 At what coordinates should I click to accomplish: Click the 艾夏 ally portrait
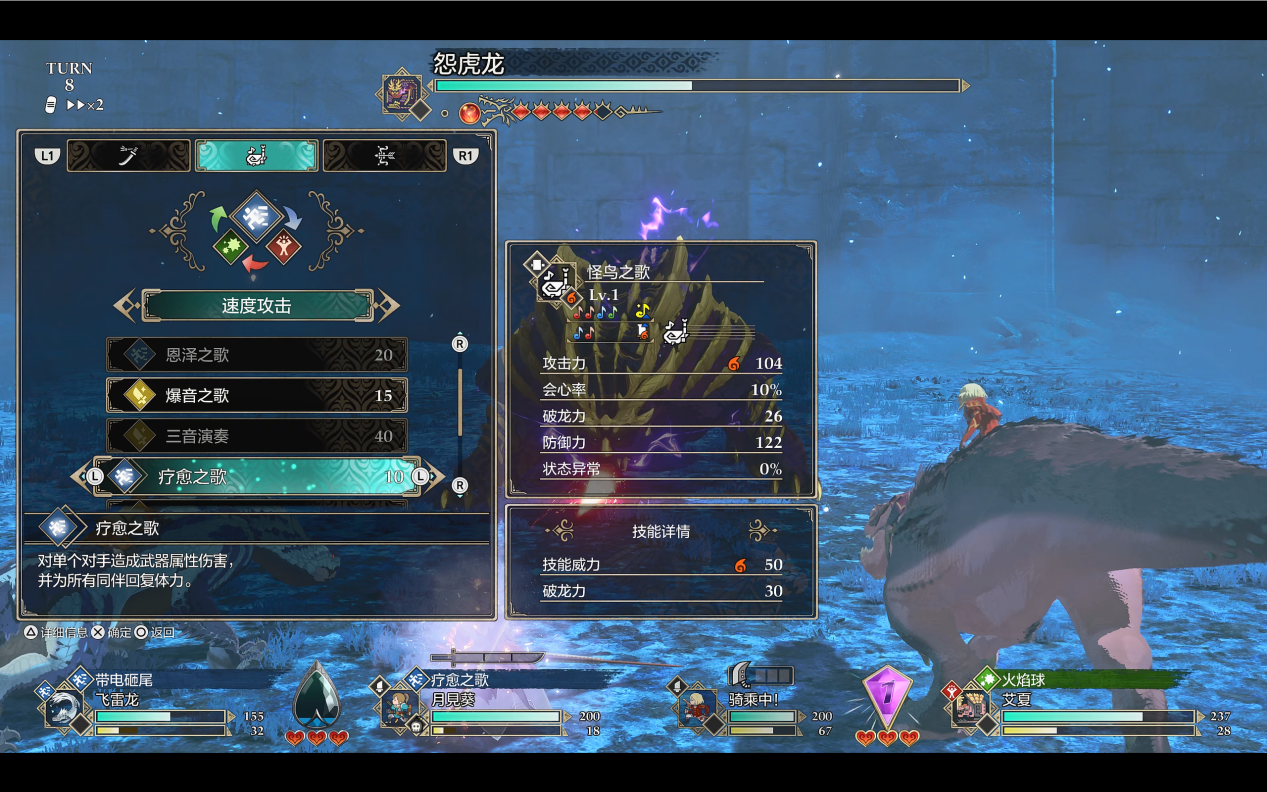tap(969, 708)
